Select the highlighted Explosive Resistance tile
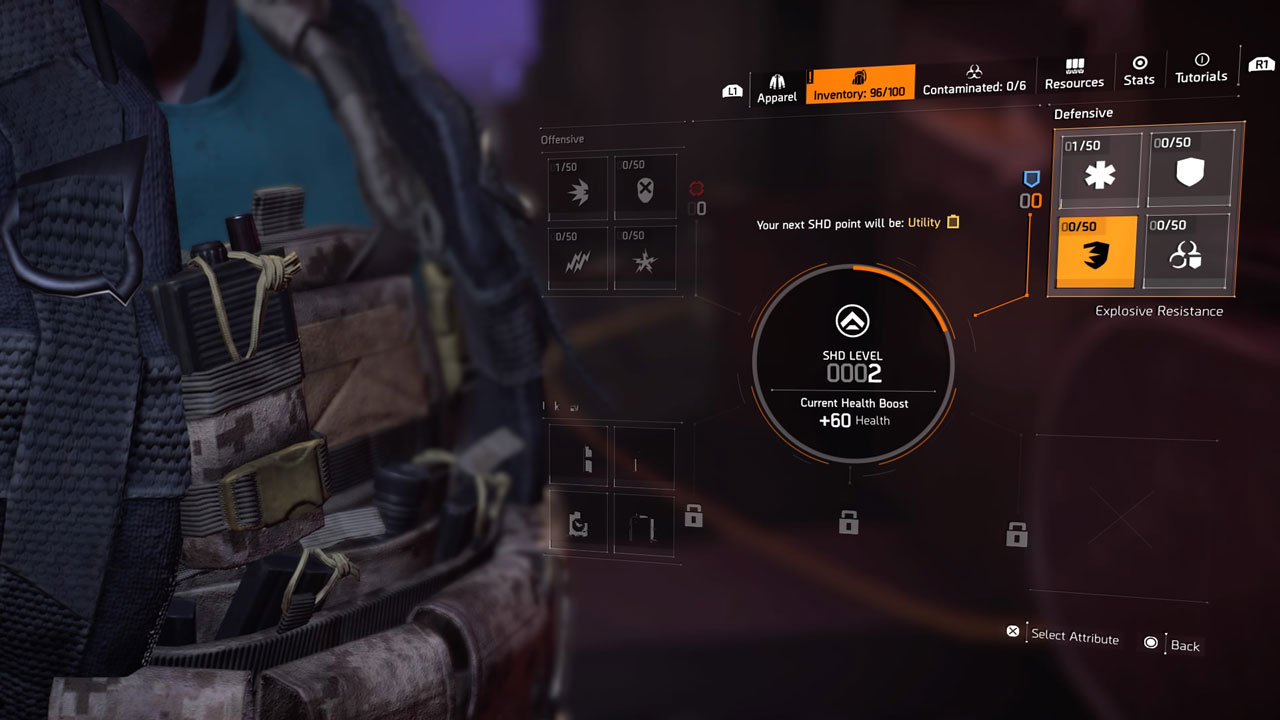The height and width of the screenshot is (720, 1280). pos(1098,252)
